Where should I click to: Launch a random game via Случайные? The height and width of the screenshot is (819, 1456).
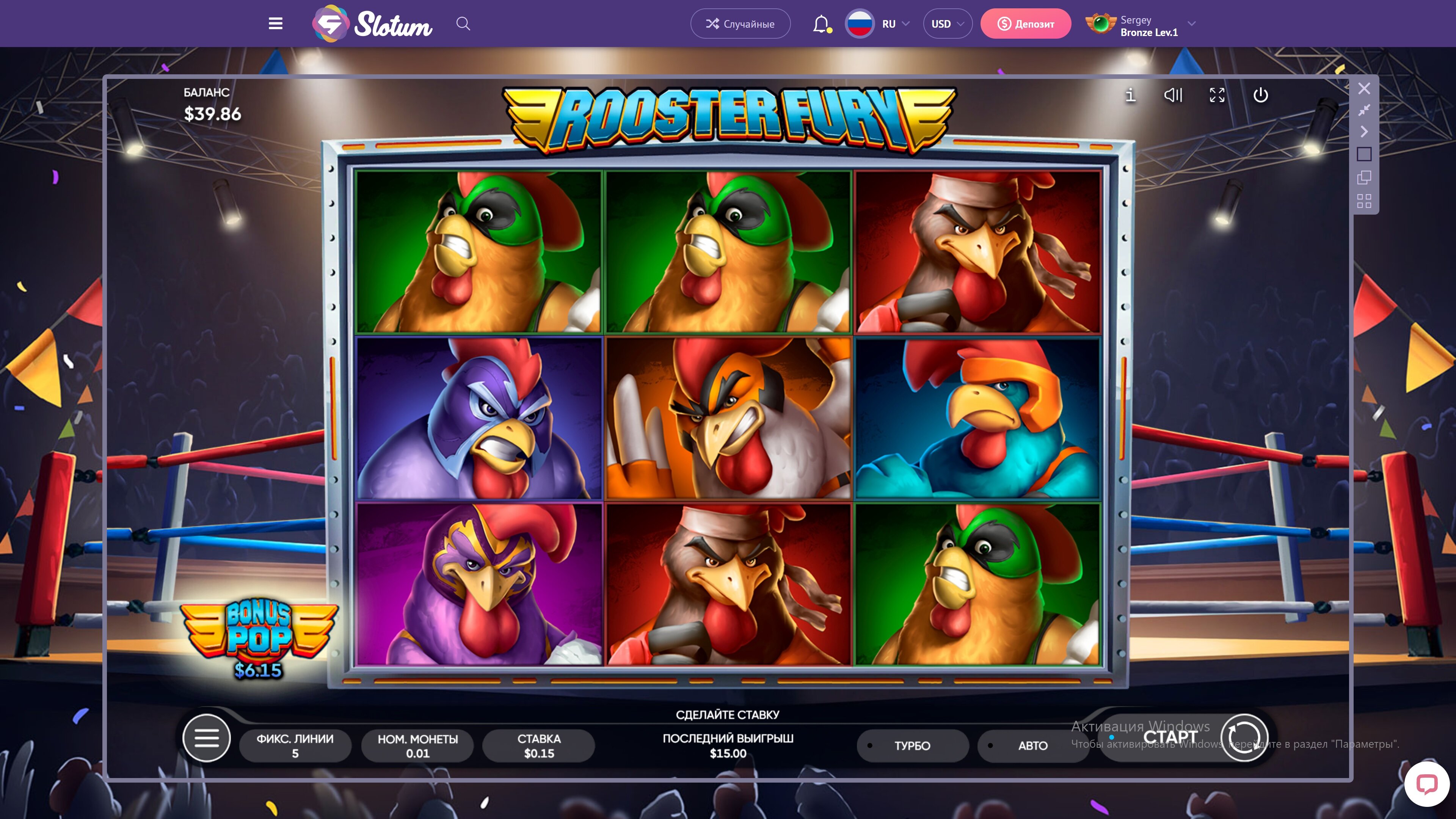[x=740, y=24]
